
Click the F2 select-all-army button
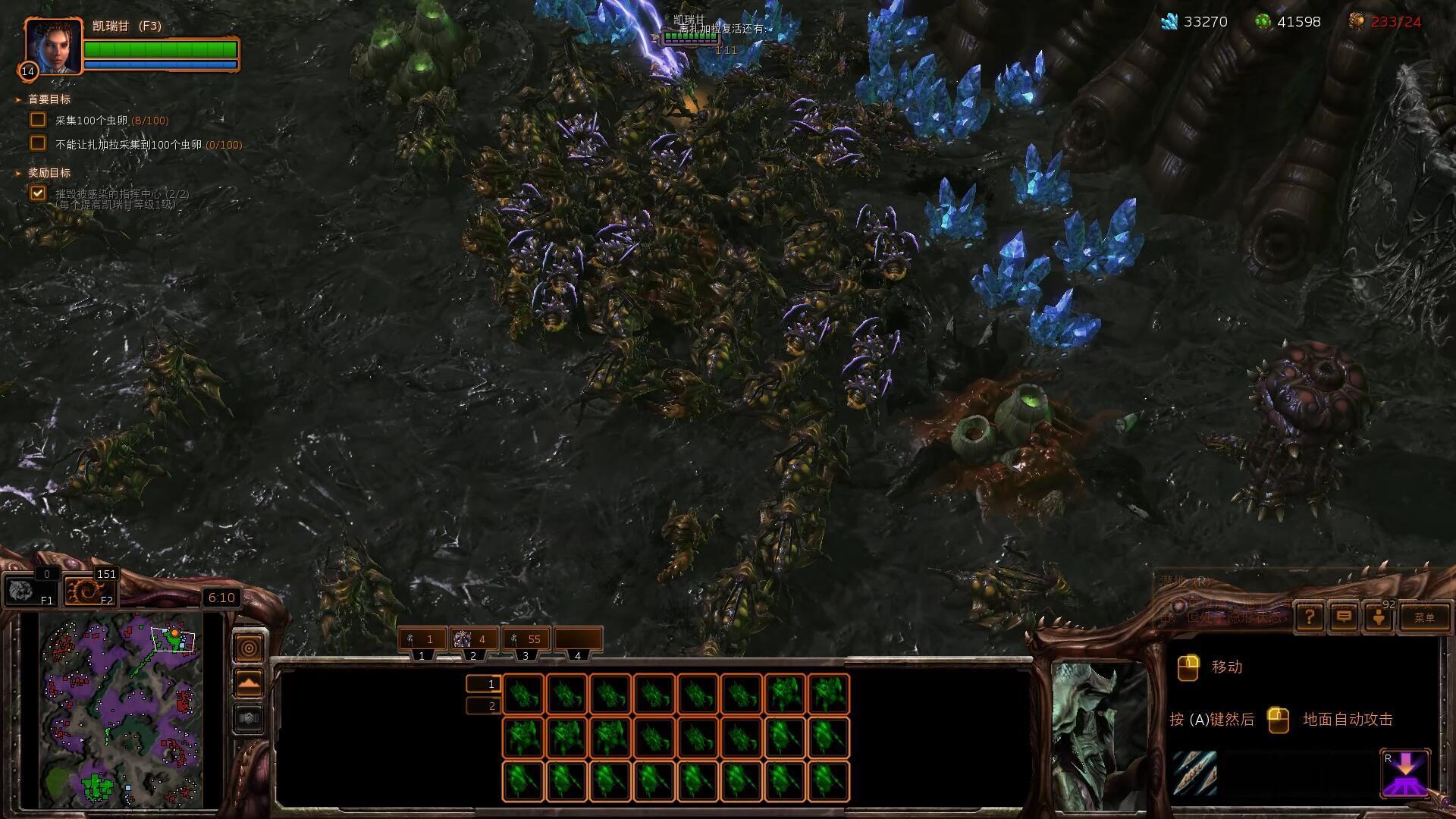(90, 590)
